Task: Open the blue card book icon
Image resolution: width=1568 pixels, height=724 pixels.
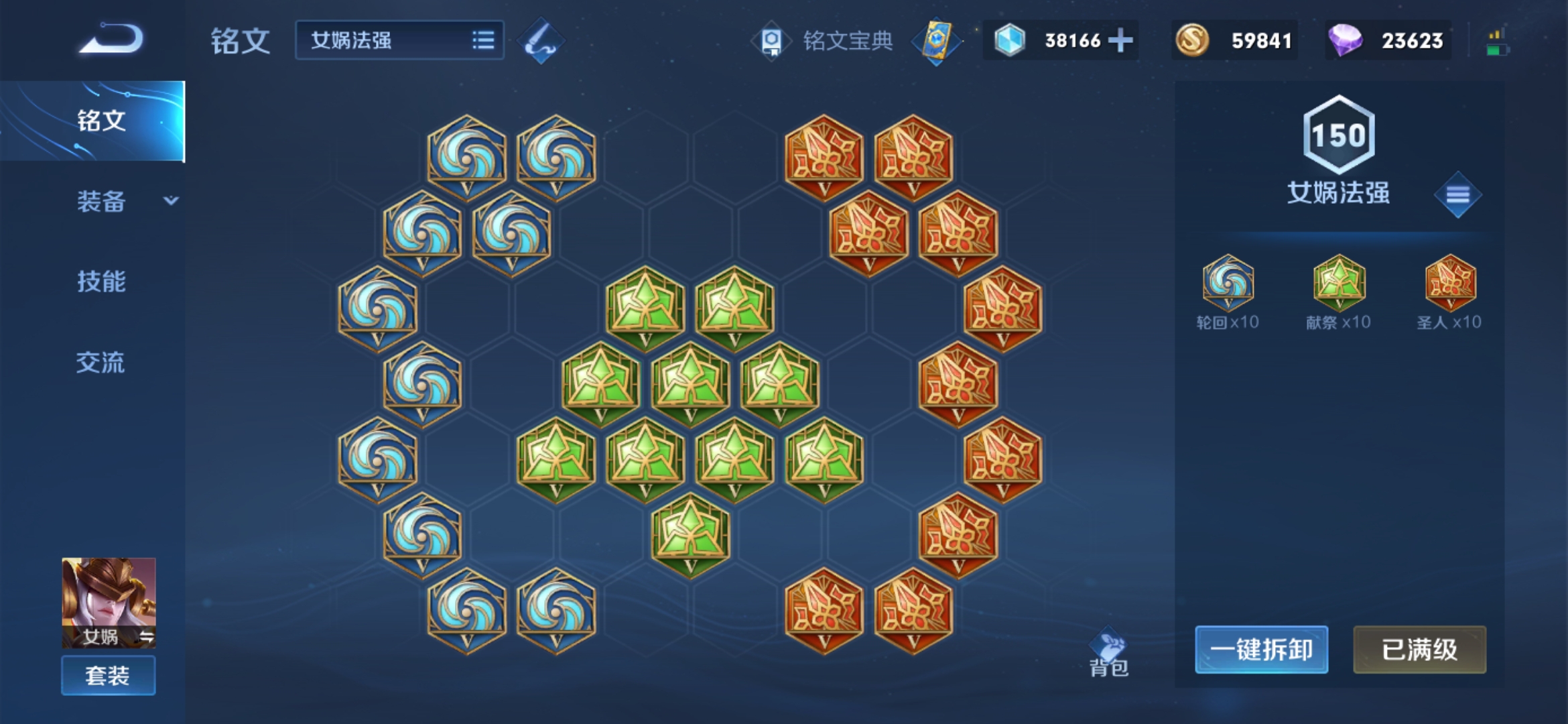Action: pyautogui.click(x=936, y=41)
